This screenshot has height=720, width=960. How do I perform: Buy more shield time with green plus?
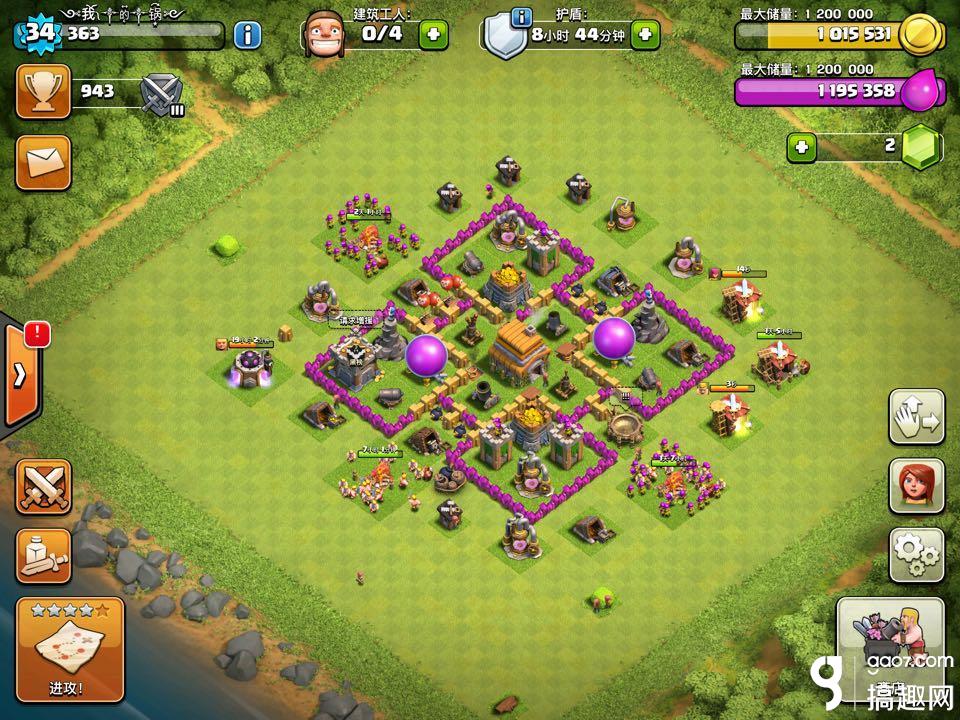click(x=645, y=35)
